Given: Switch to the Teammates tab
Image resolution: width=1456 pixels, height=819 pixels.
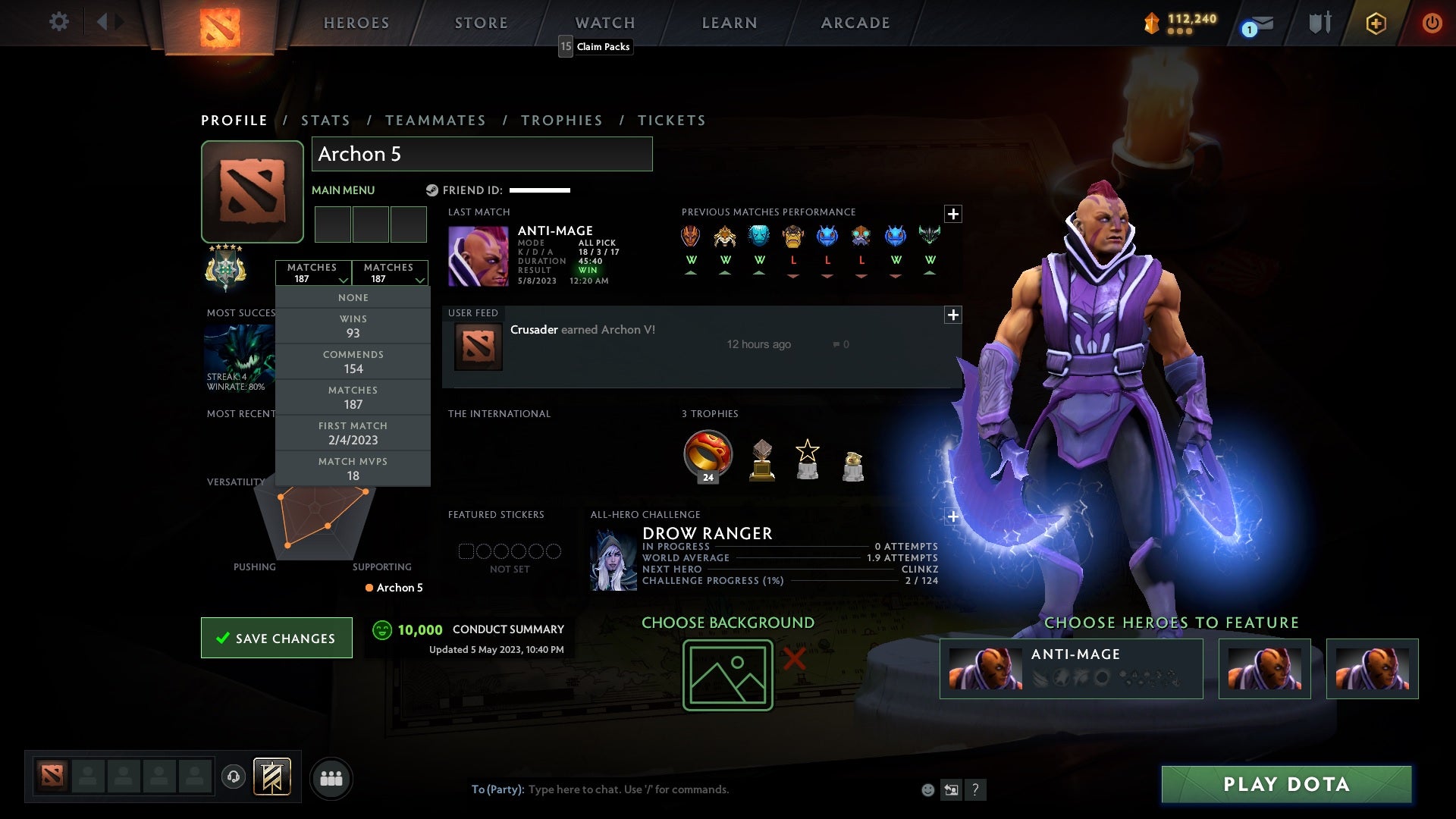Looking at the screenshot, I should coord(435,121).
